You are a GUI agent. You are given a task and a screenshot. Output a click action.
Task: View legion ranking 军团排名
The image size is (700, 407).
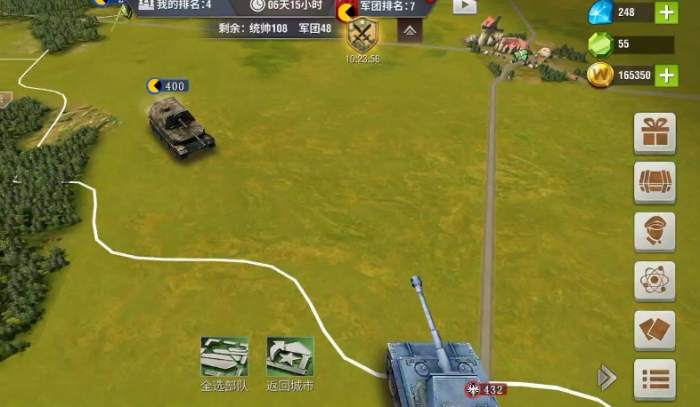point(387,7)
